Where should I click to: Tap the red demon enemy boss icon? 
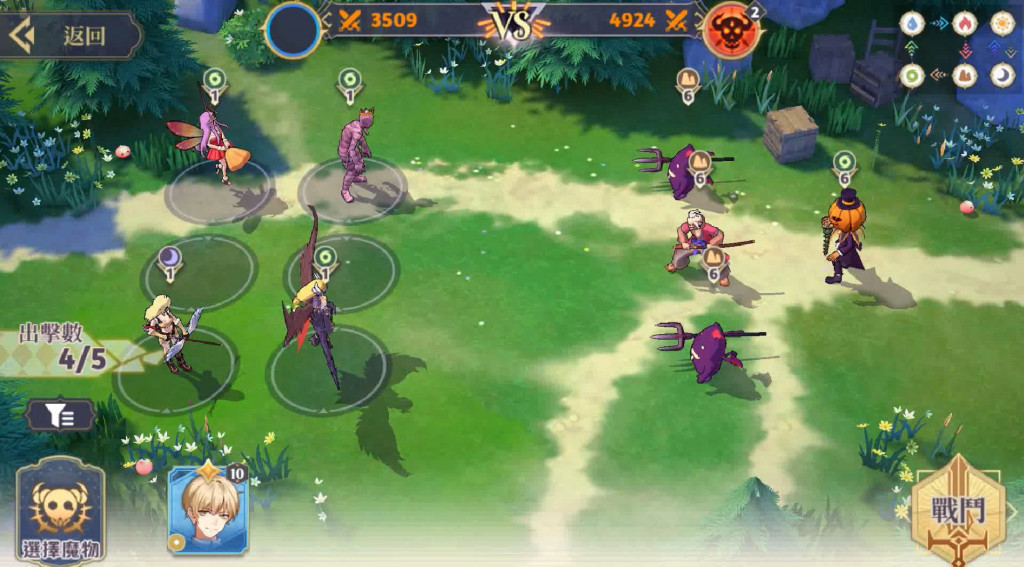(x=730, y=31)
